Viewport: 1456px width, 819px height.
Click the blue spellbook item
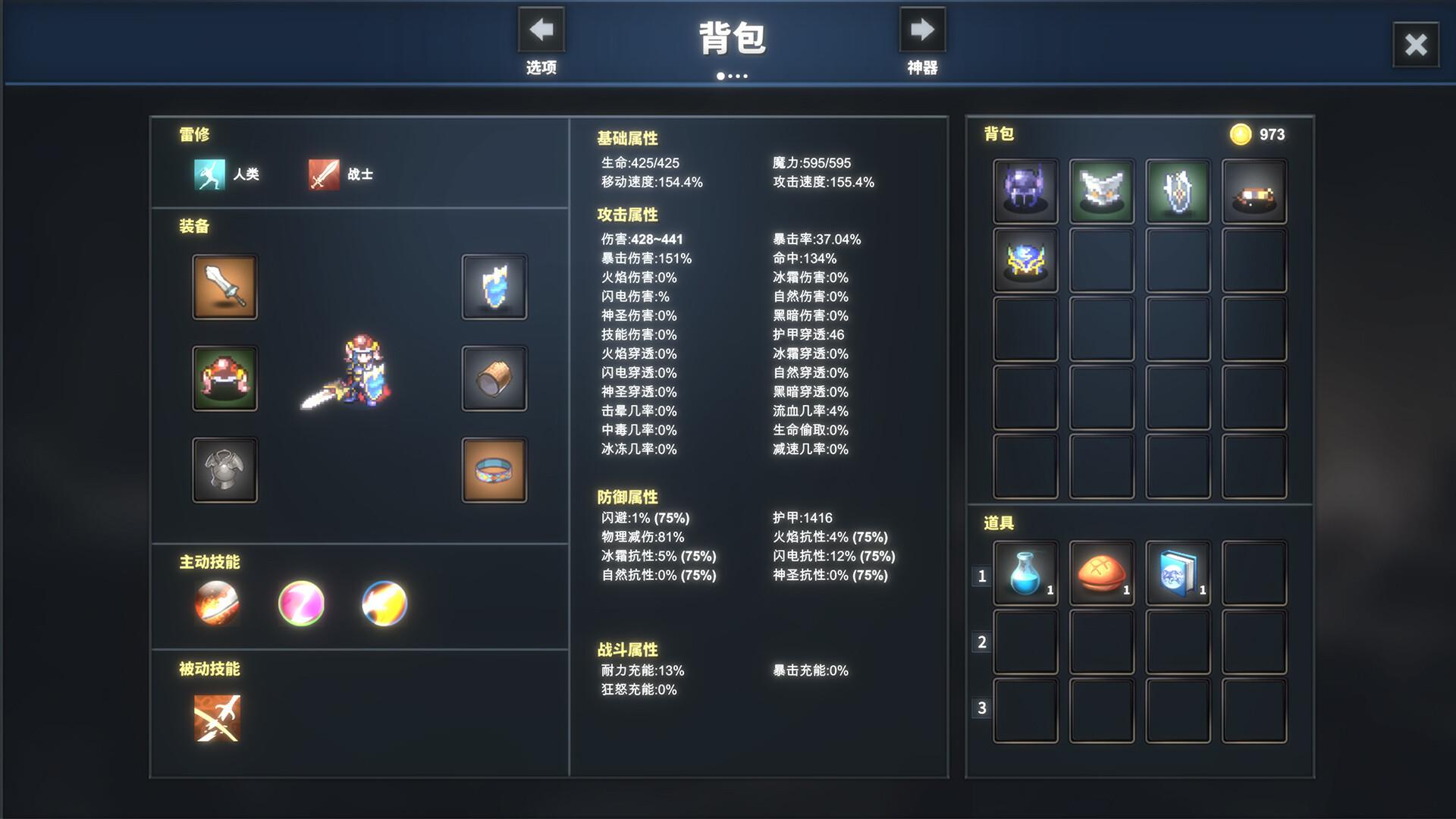click(1177, 573)
